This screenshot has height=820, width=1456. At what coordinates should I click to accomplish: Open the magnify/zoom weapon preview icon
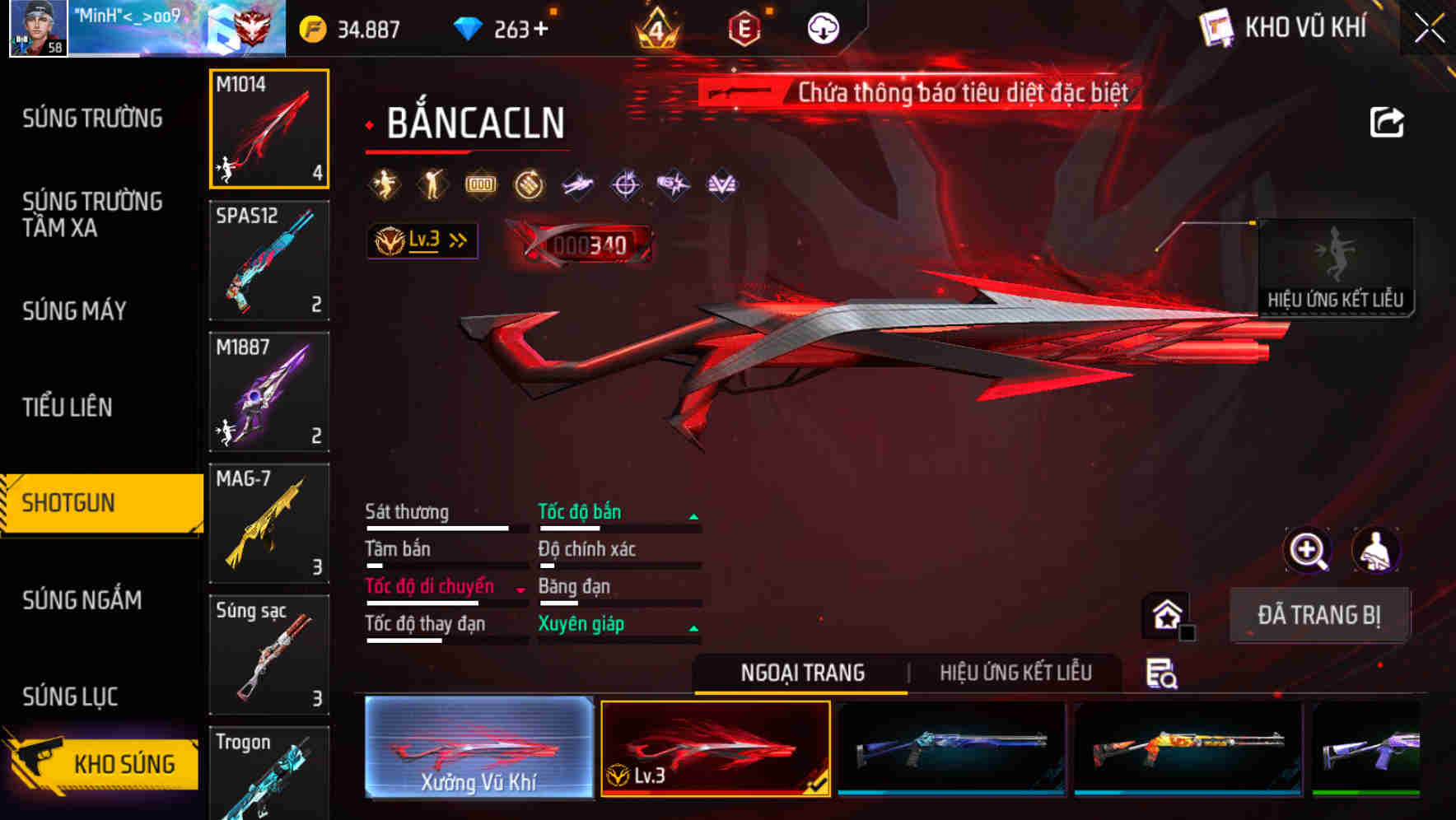1306,550
